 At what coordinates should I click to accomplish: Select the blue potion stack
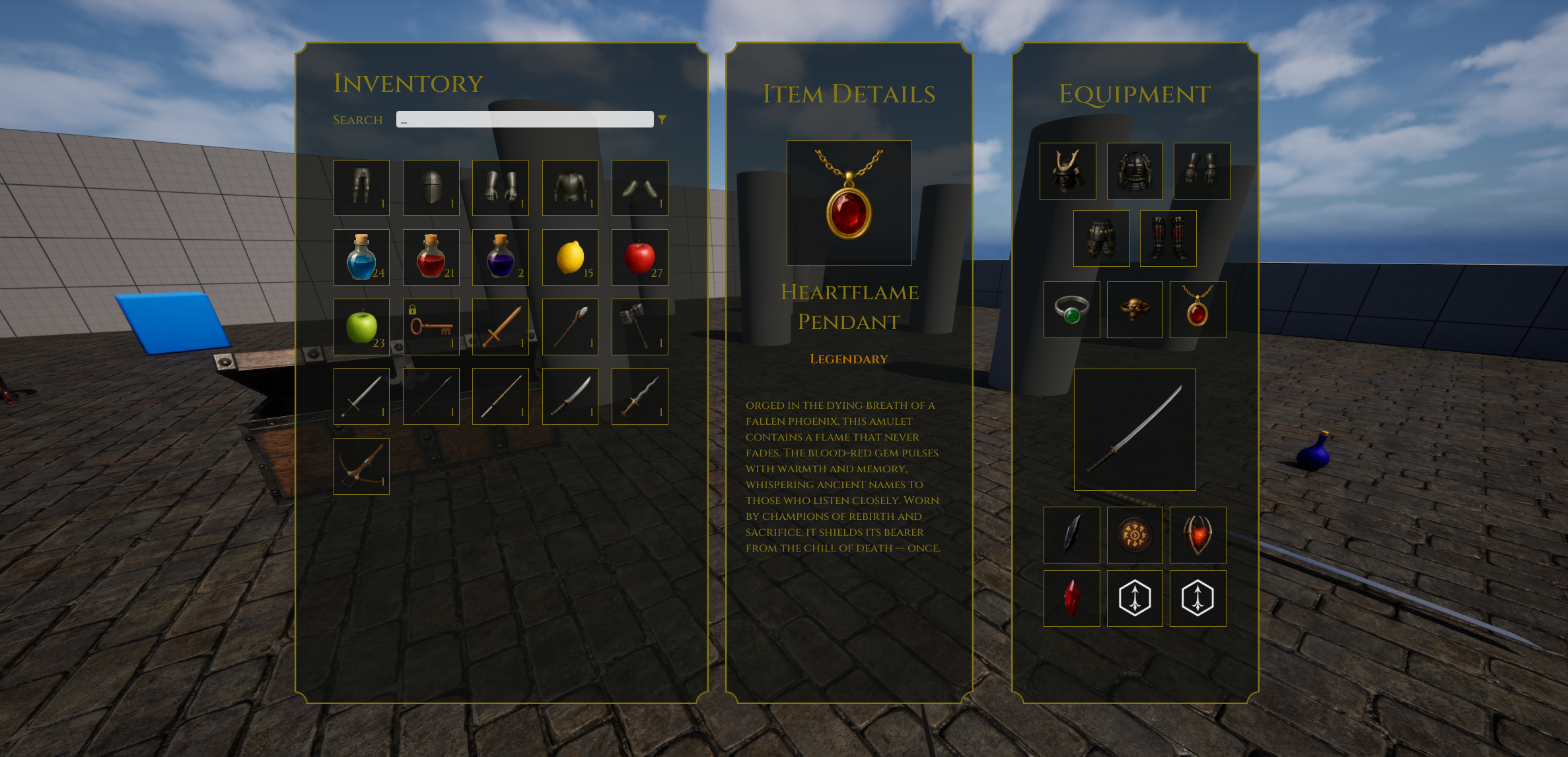coord(361,258)
